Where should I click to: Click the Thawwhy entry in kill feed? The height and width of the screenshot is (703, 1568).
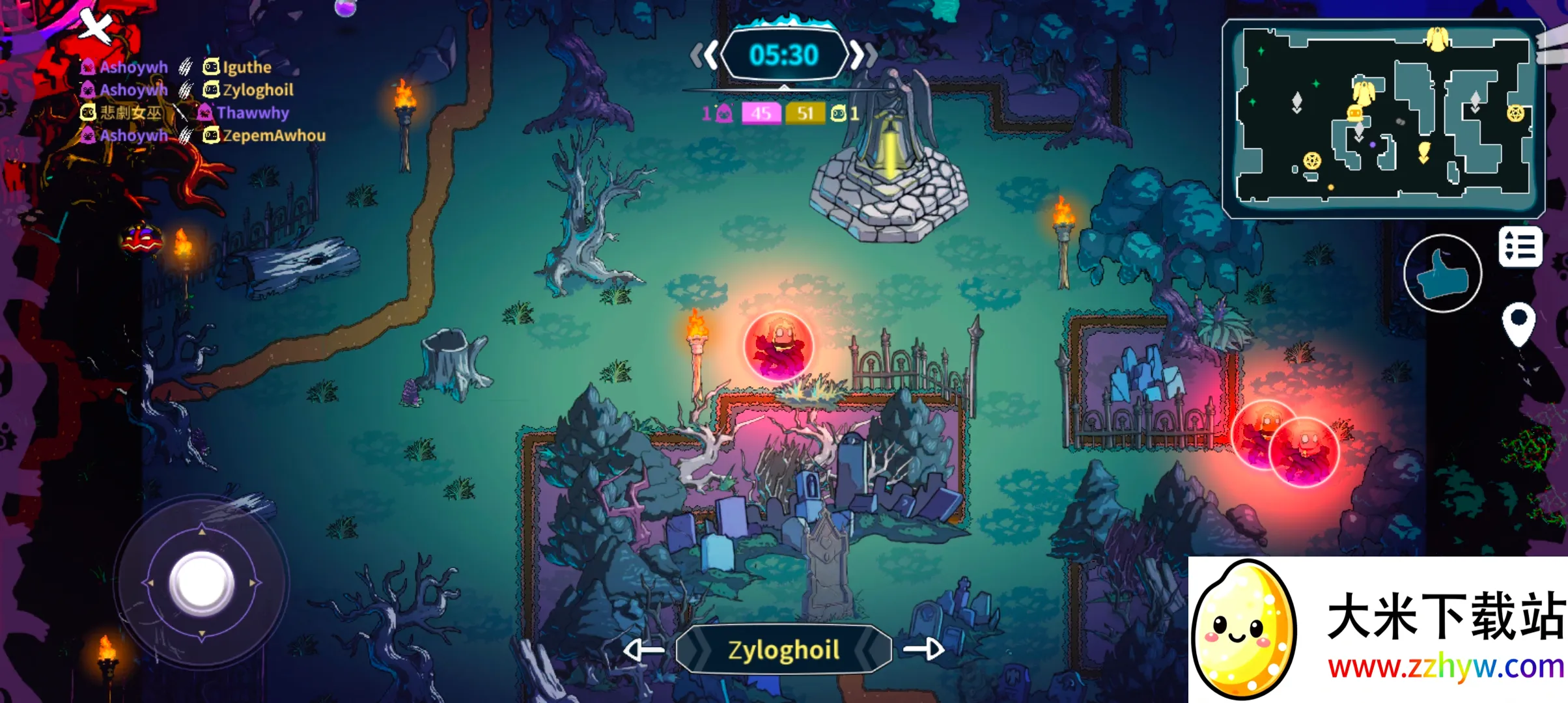252,113
